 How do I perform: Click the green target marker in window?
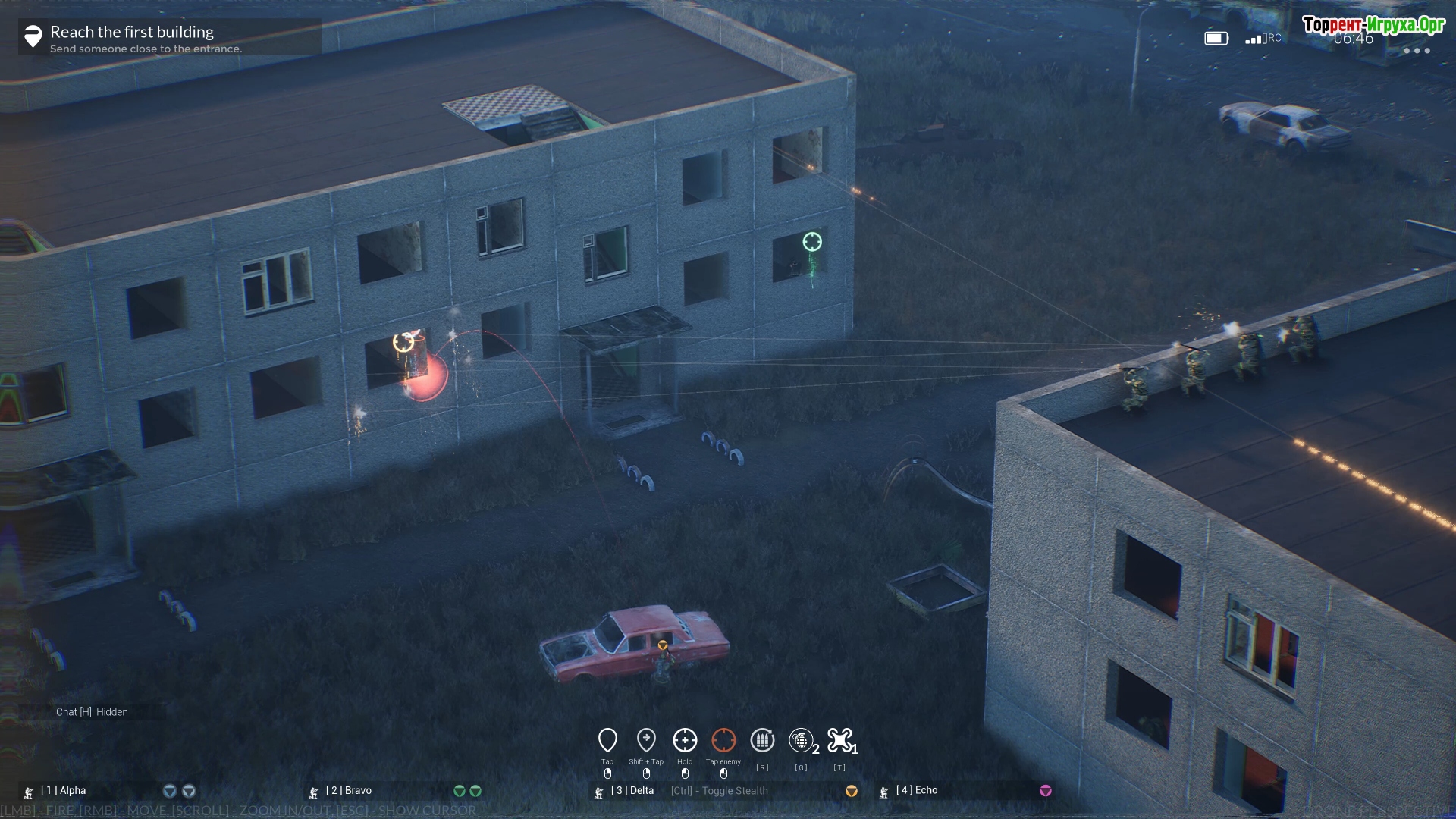tap(812, 242)
